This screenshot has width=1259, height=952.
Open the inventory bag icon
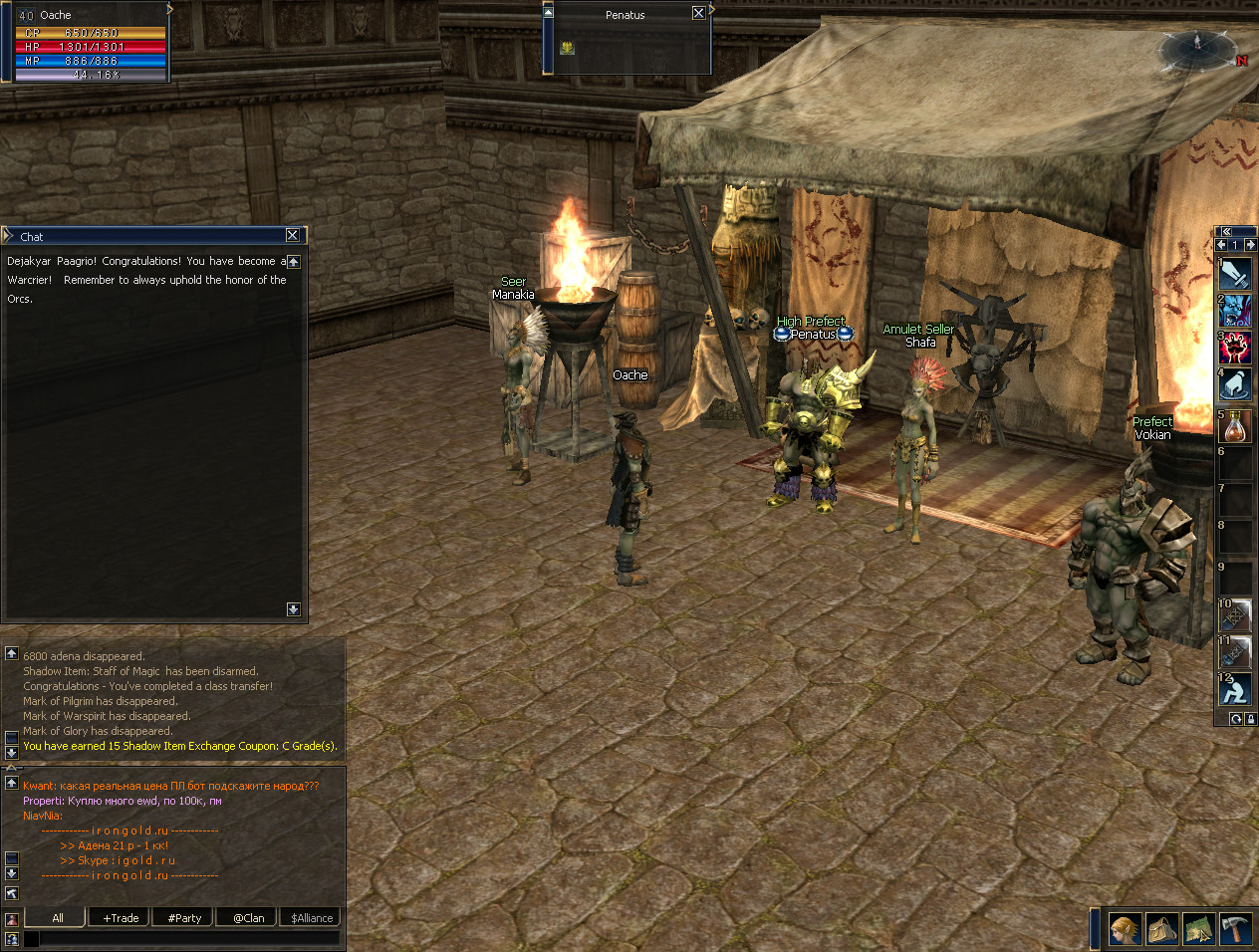[x=1162, y=930]
